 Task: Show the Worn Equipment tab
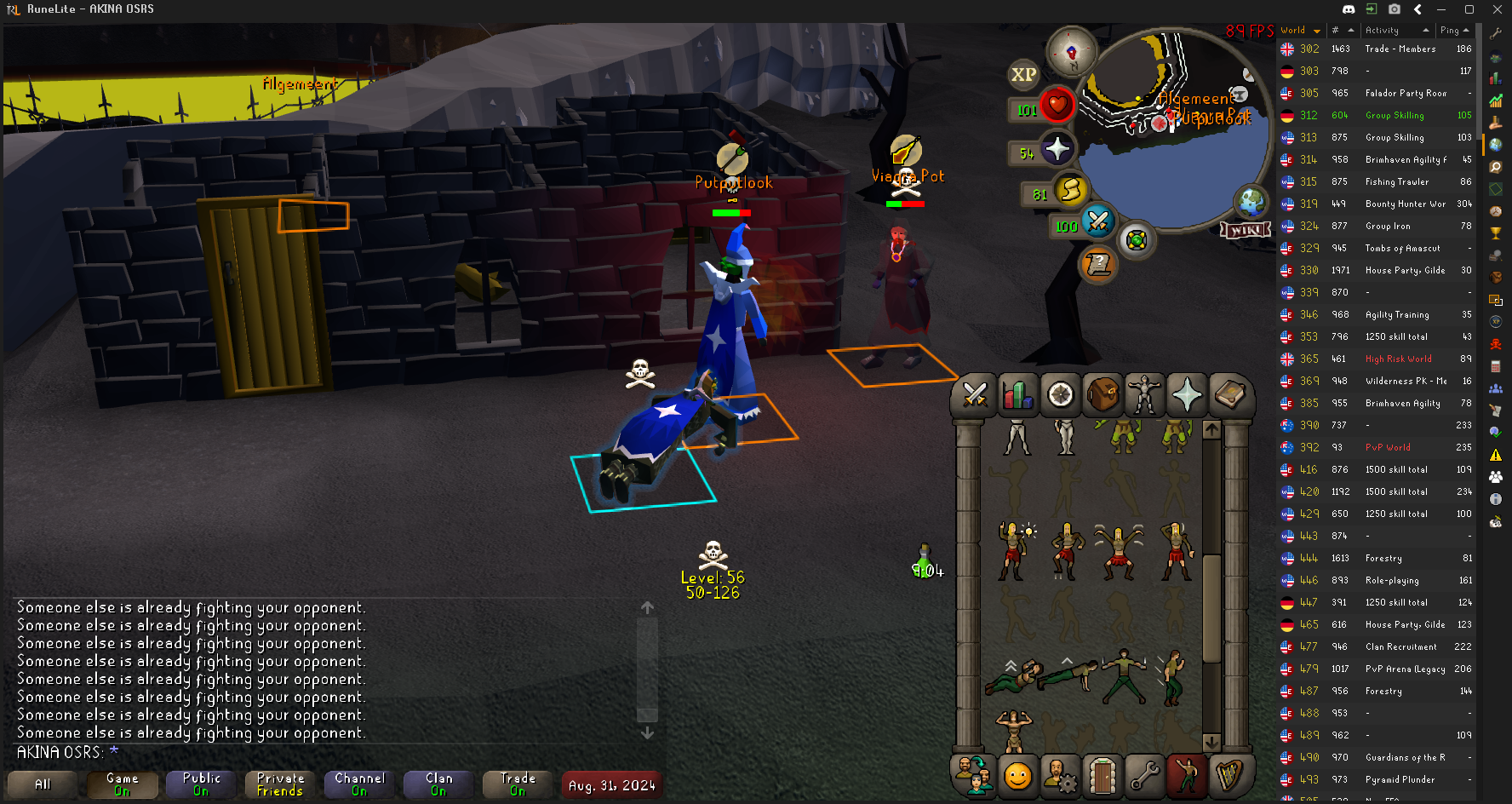[x=1145, y=394]
